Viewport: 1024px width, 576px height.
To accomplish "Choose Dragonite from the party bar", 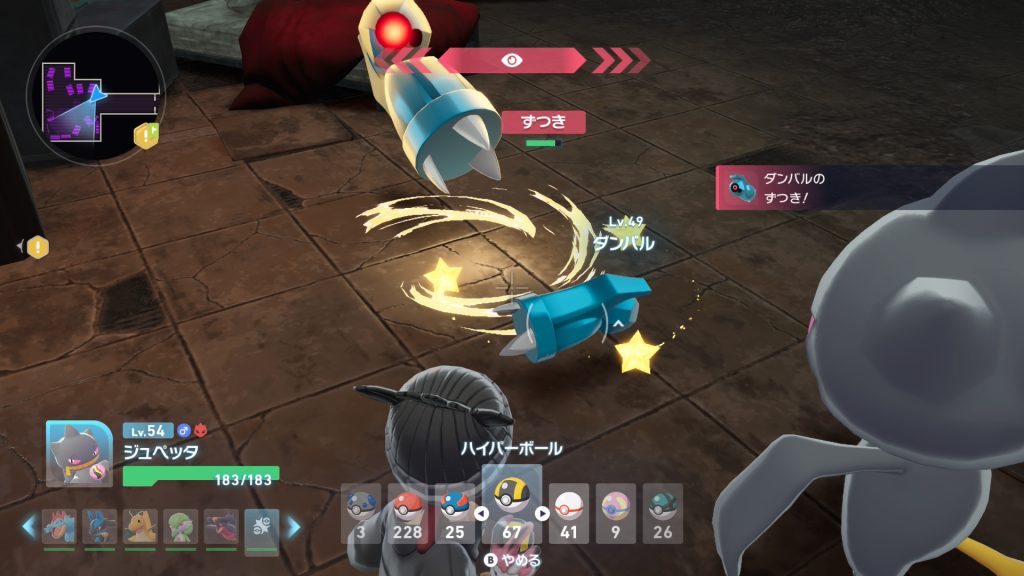I will point(140,526).
